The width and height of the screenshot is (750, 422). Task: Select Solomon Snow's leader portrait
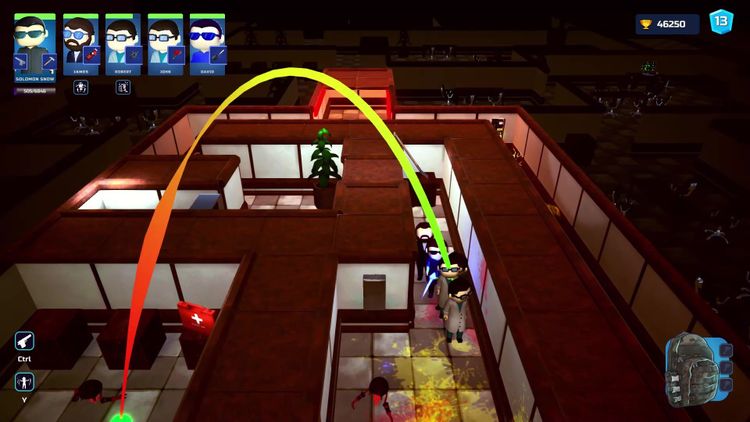pos(34,36)
